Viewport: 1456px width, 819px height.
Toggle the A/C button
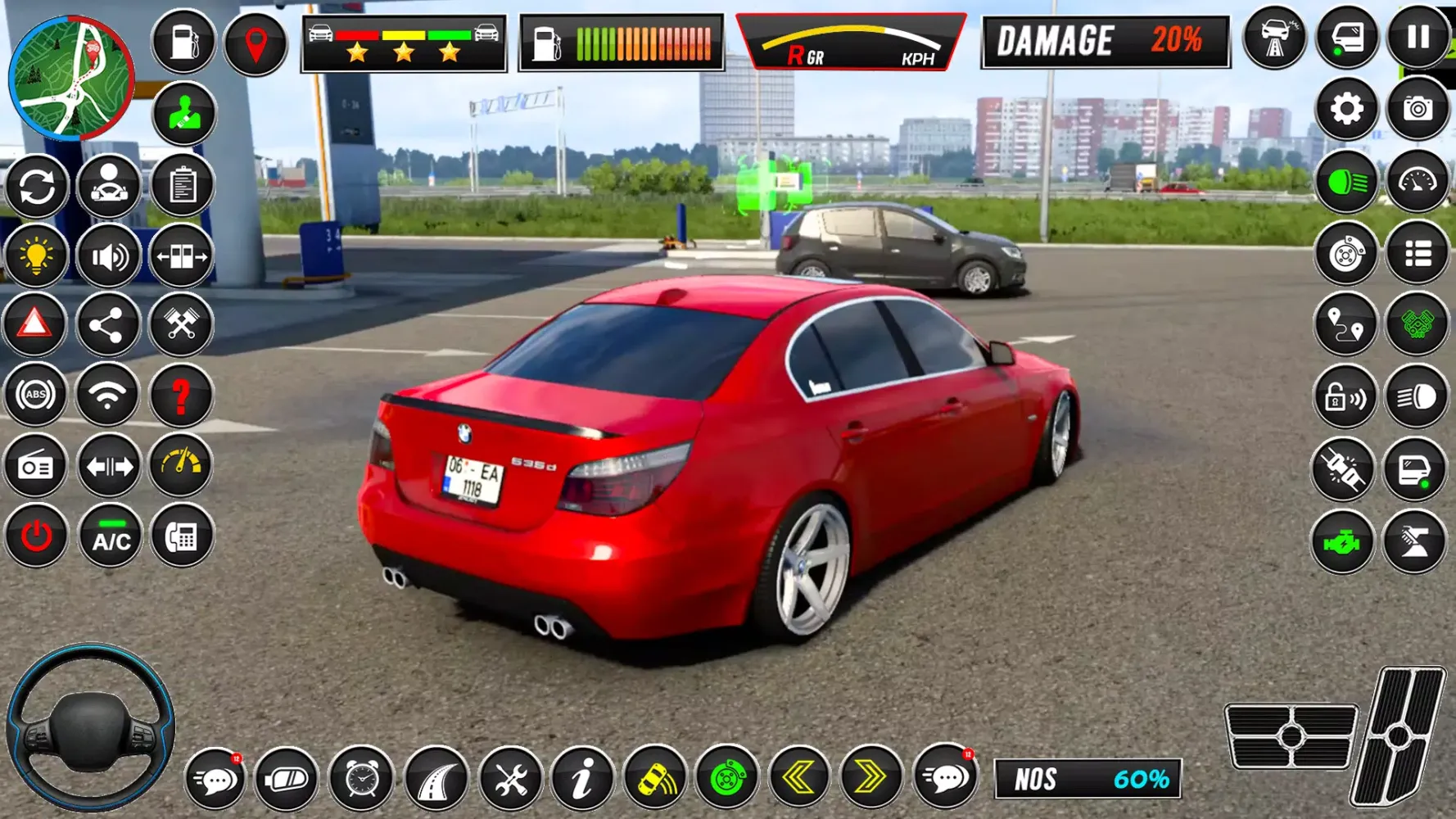point(111,537)
